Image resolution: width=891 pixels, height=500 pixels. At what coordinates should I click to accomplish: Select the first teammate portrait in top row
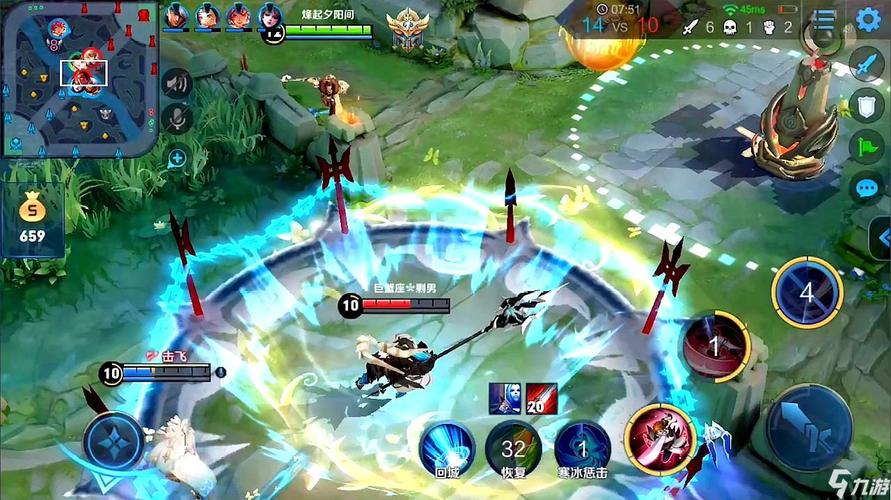[x=175, y=16]
